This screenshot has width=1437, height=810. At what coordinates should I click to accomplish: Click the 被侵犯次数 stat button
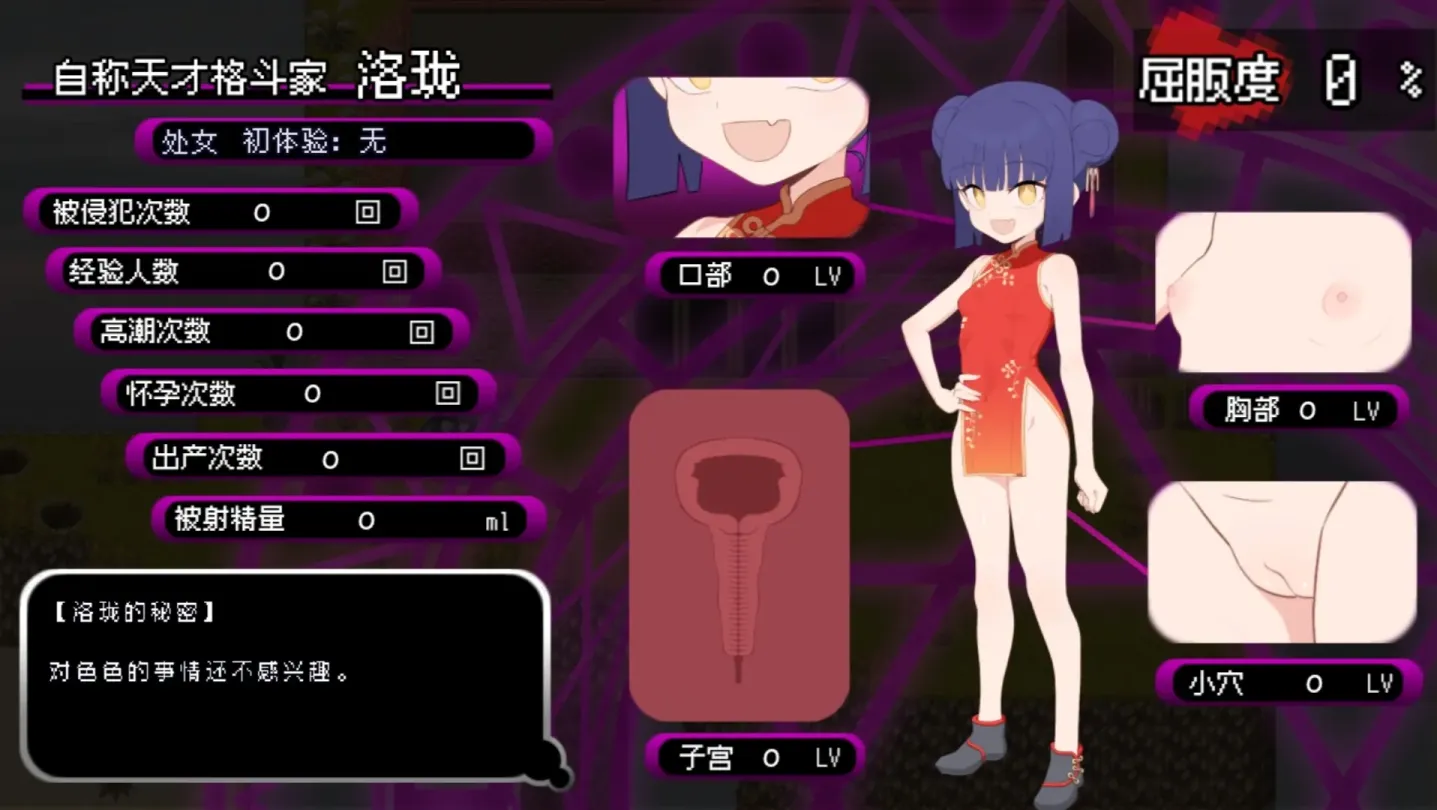[120, 212]
